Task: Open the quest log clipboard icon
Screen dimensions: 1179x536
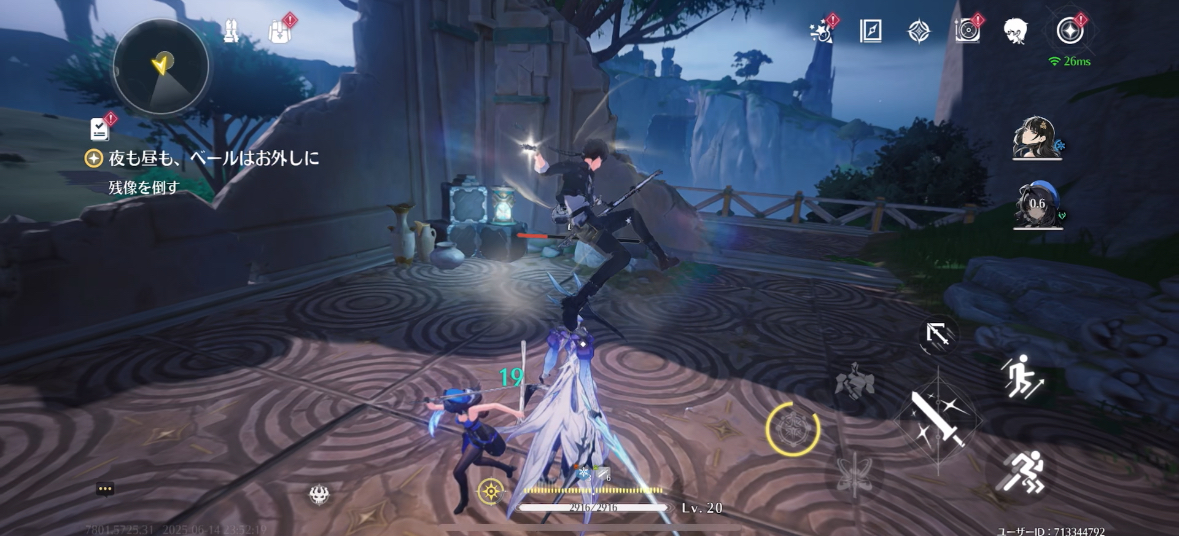Action: 100,128
